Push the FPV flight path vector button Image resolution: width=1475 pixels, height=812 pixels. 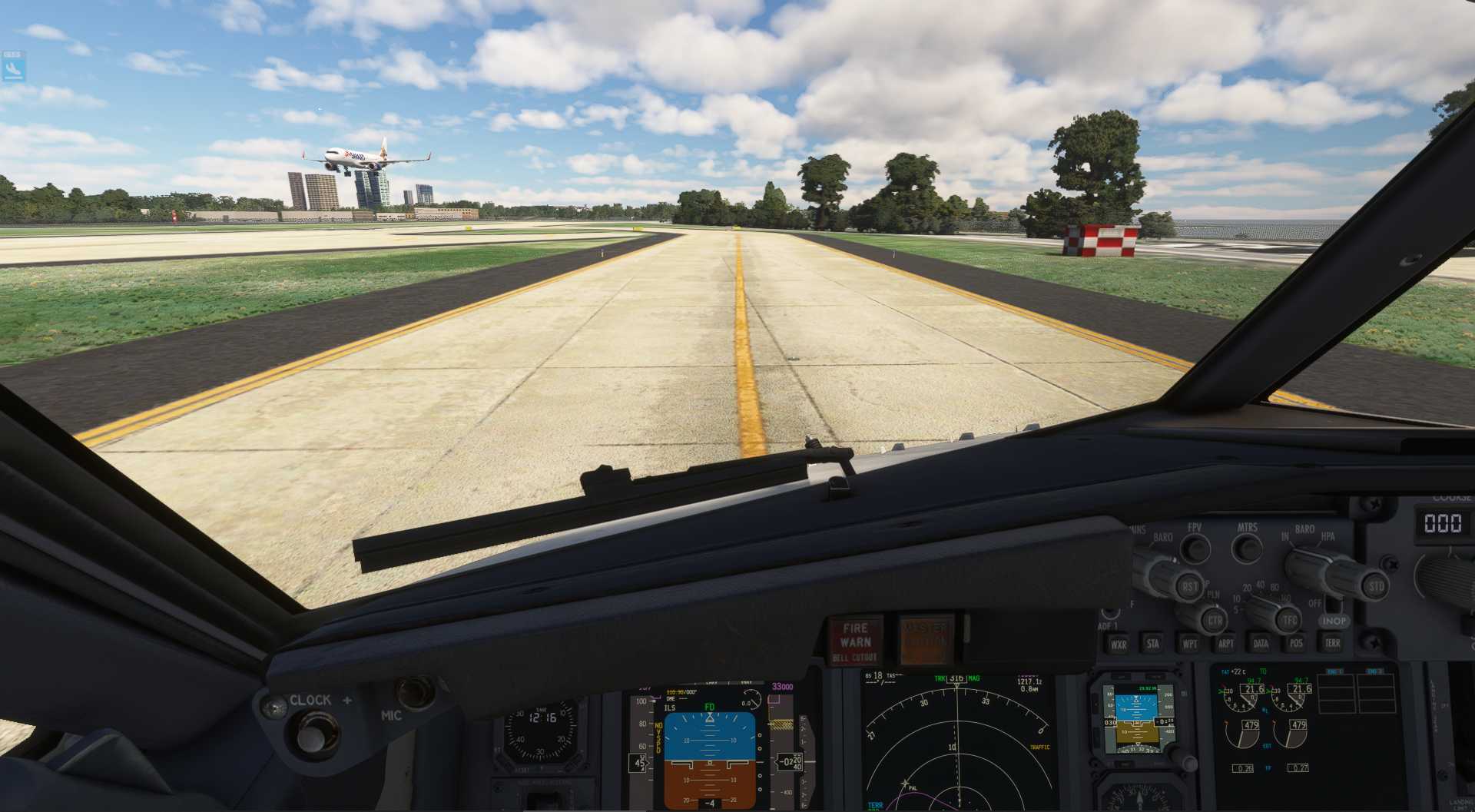pos(1195,548)
